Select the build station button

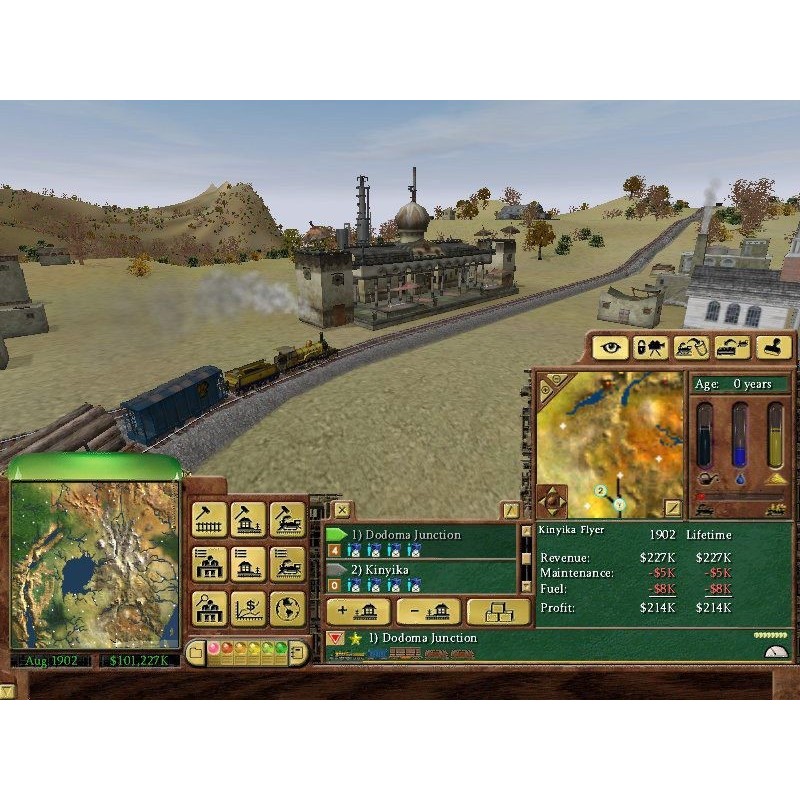pyautogui.click(x=248, y=518)
